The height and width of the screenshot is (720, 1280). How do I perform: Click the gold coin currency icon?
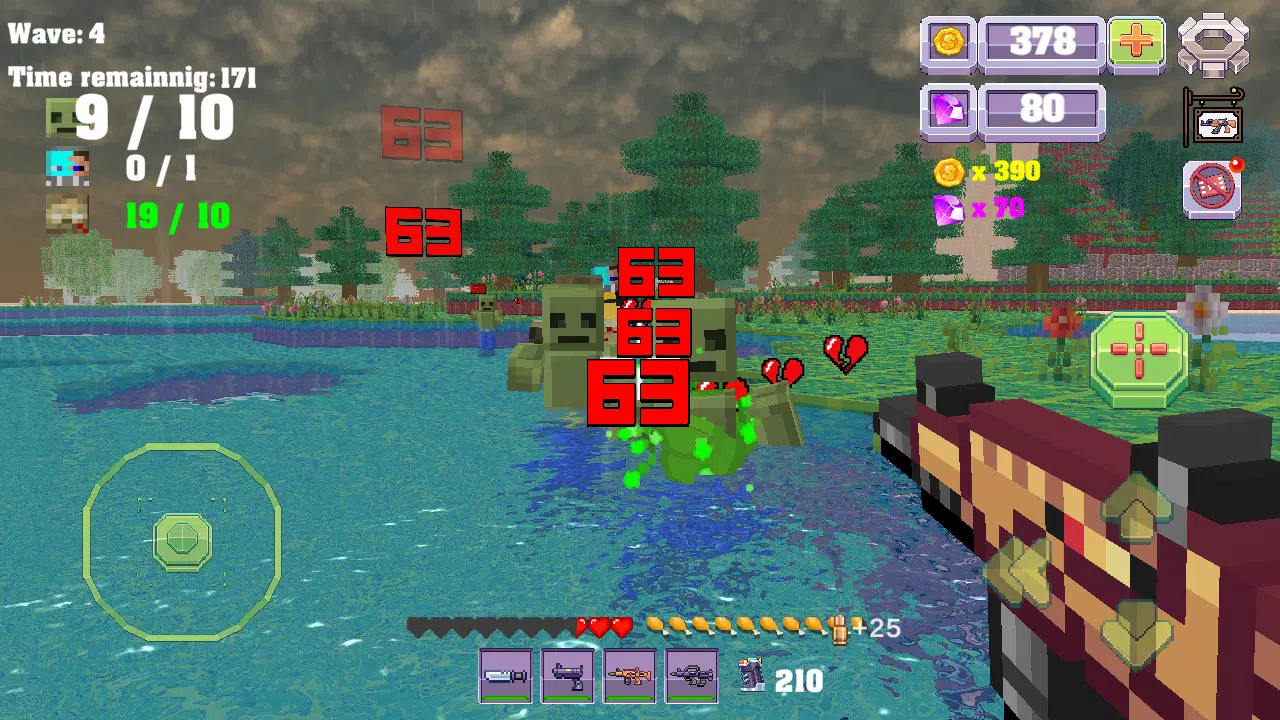click(948, 43)
